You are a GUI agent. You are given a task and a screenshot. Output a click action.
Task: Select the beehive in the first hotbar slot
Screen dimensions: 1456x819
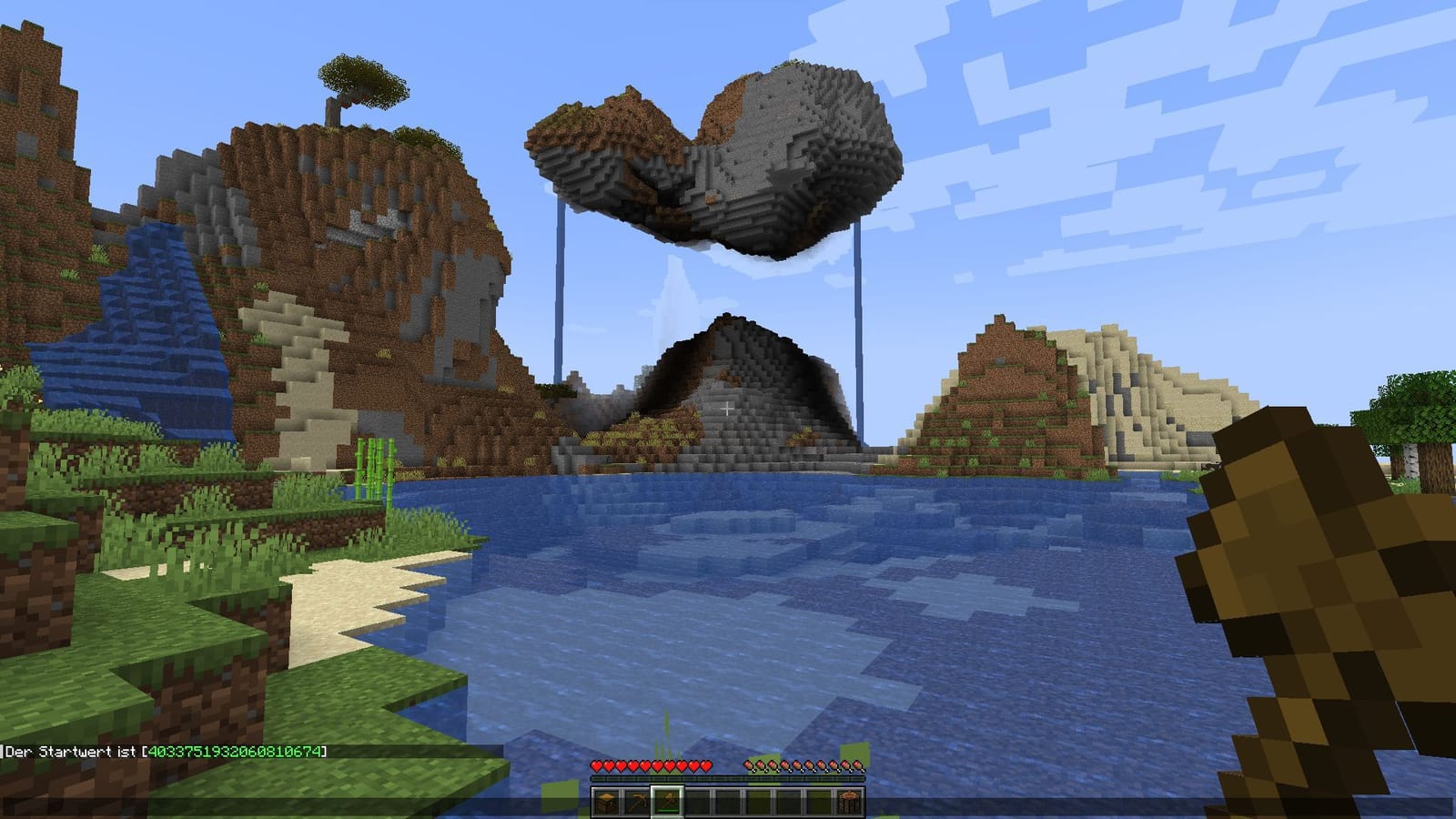(x=607, y=801)
